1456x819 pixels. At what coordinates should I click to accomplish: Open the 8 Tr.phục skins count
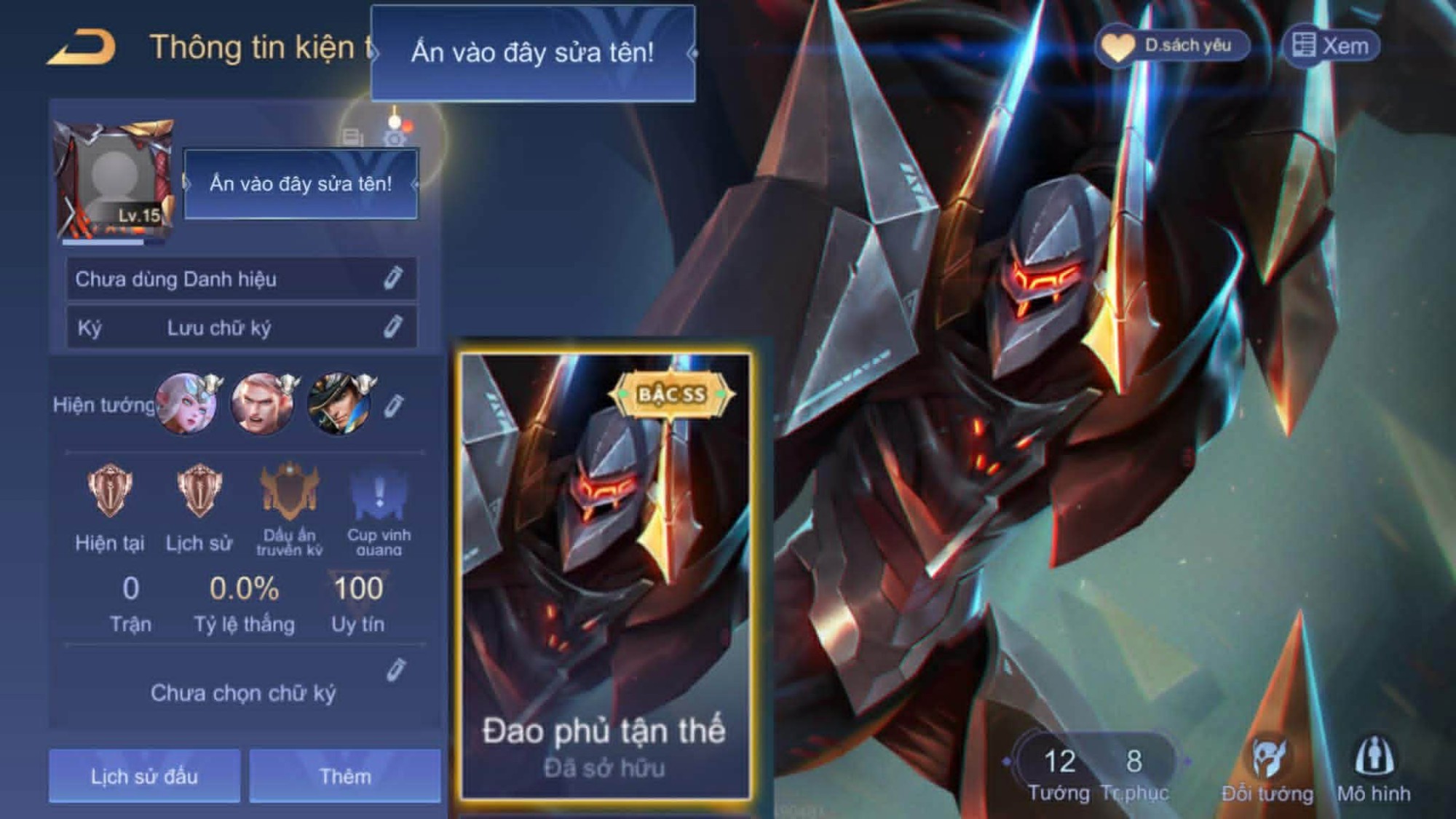(1134, 772)
